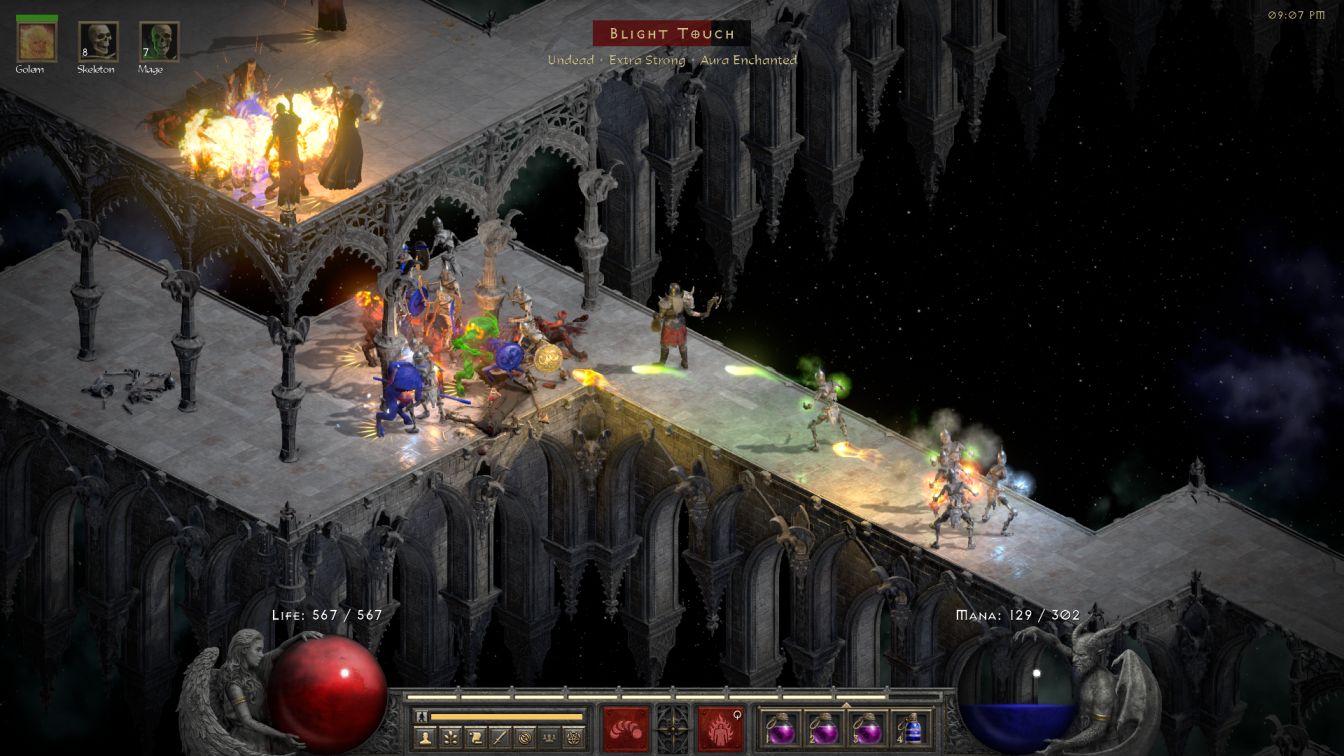
Task: Open the party screen button
Action: pos(548,738)
